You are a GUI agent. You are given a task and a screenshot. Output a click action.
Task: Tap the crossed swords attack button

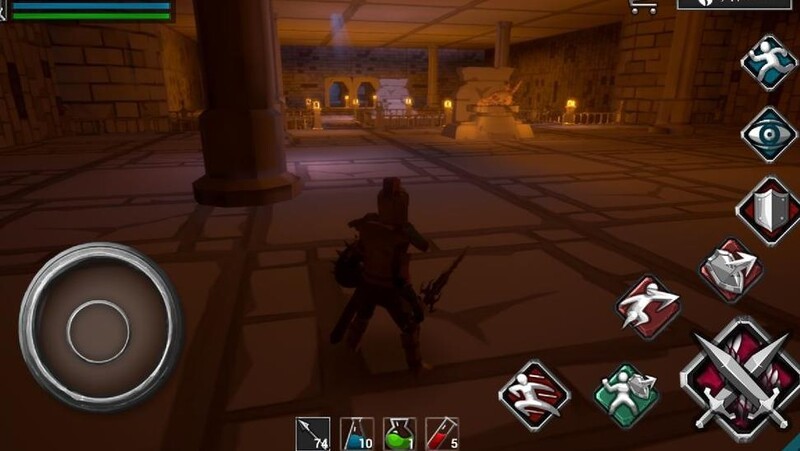pyautogui.click(x=739, y=380)
